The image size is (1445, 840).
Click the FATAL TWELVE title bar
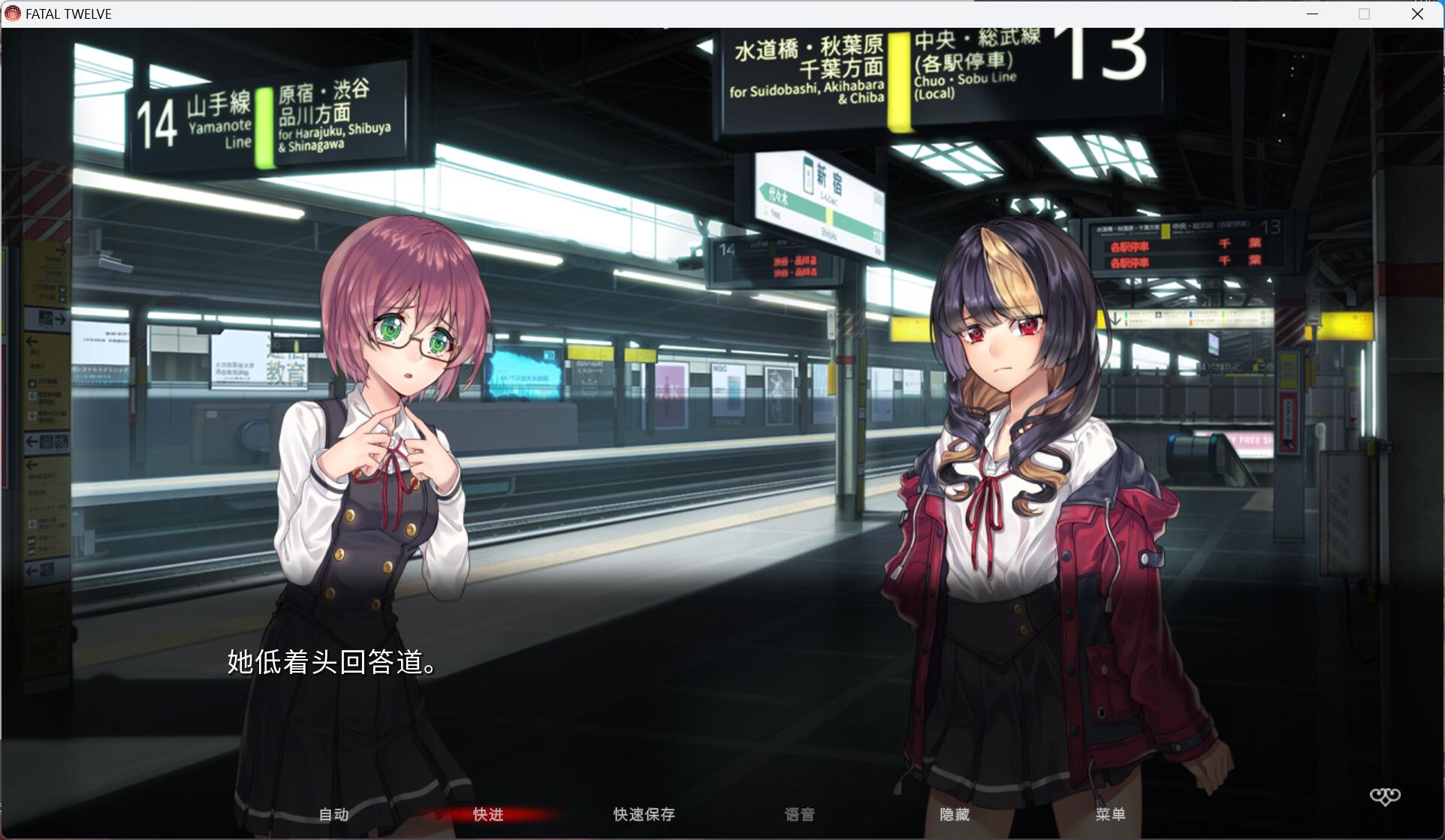(676, 13)
